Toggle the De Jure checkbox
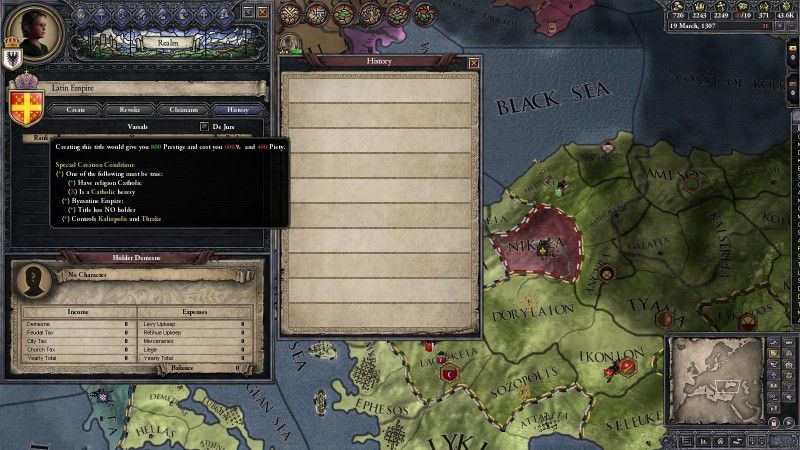Screen dimensions: 800x450 (x=205, y=126)
